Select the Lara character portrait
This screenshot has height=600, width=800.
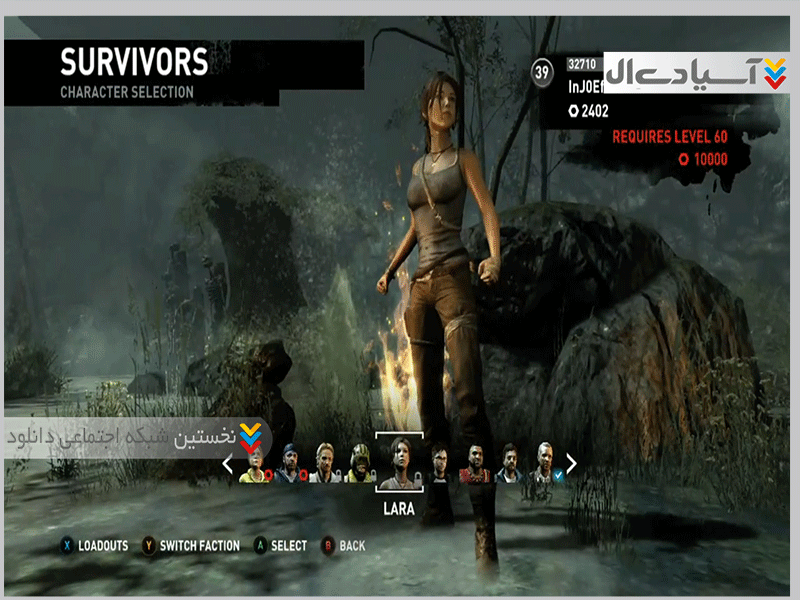coord(399,462)
